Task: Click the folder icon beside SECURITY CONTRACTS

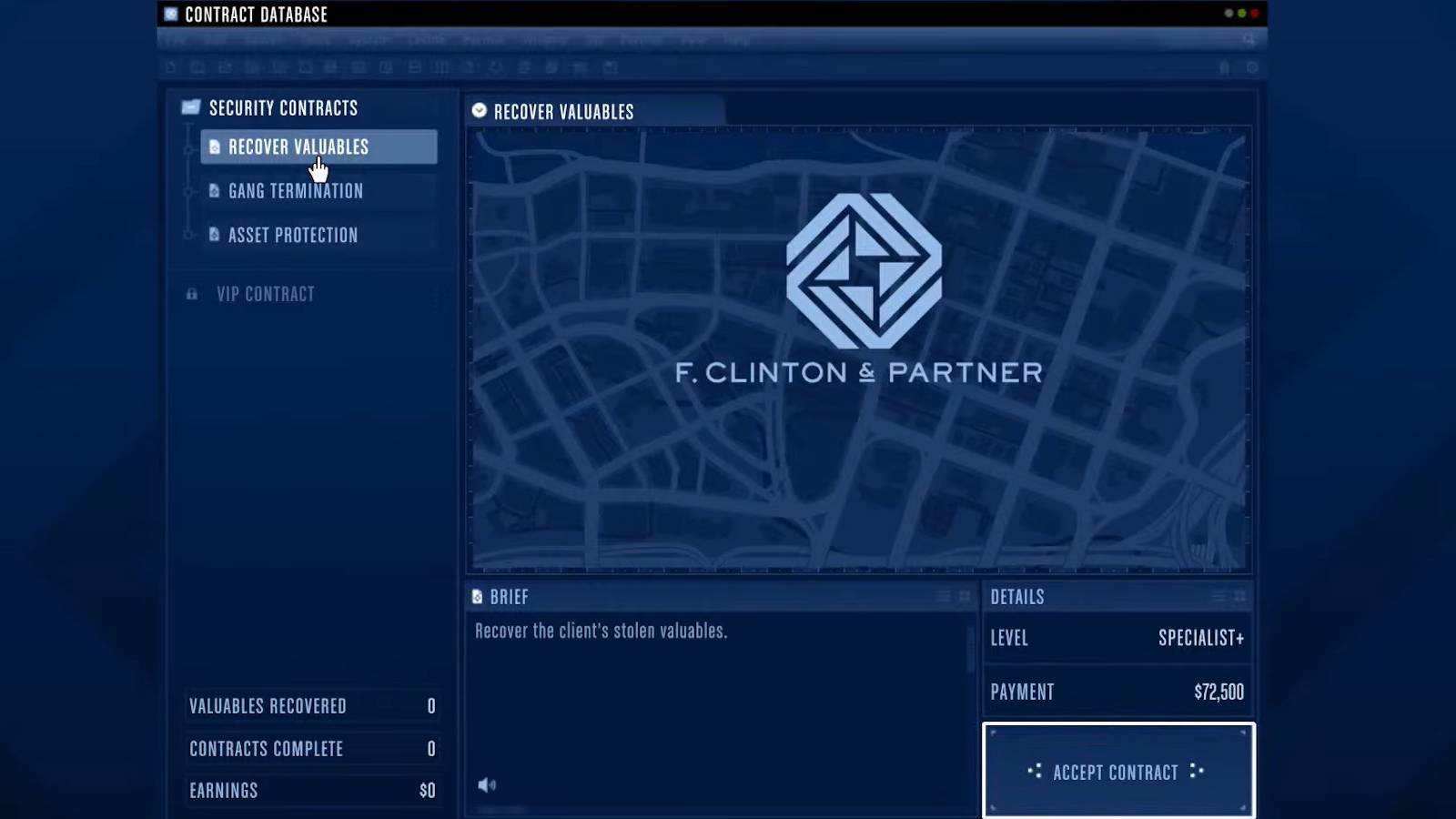Action: tap(190, 106)
